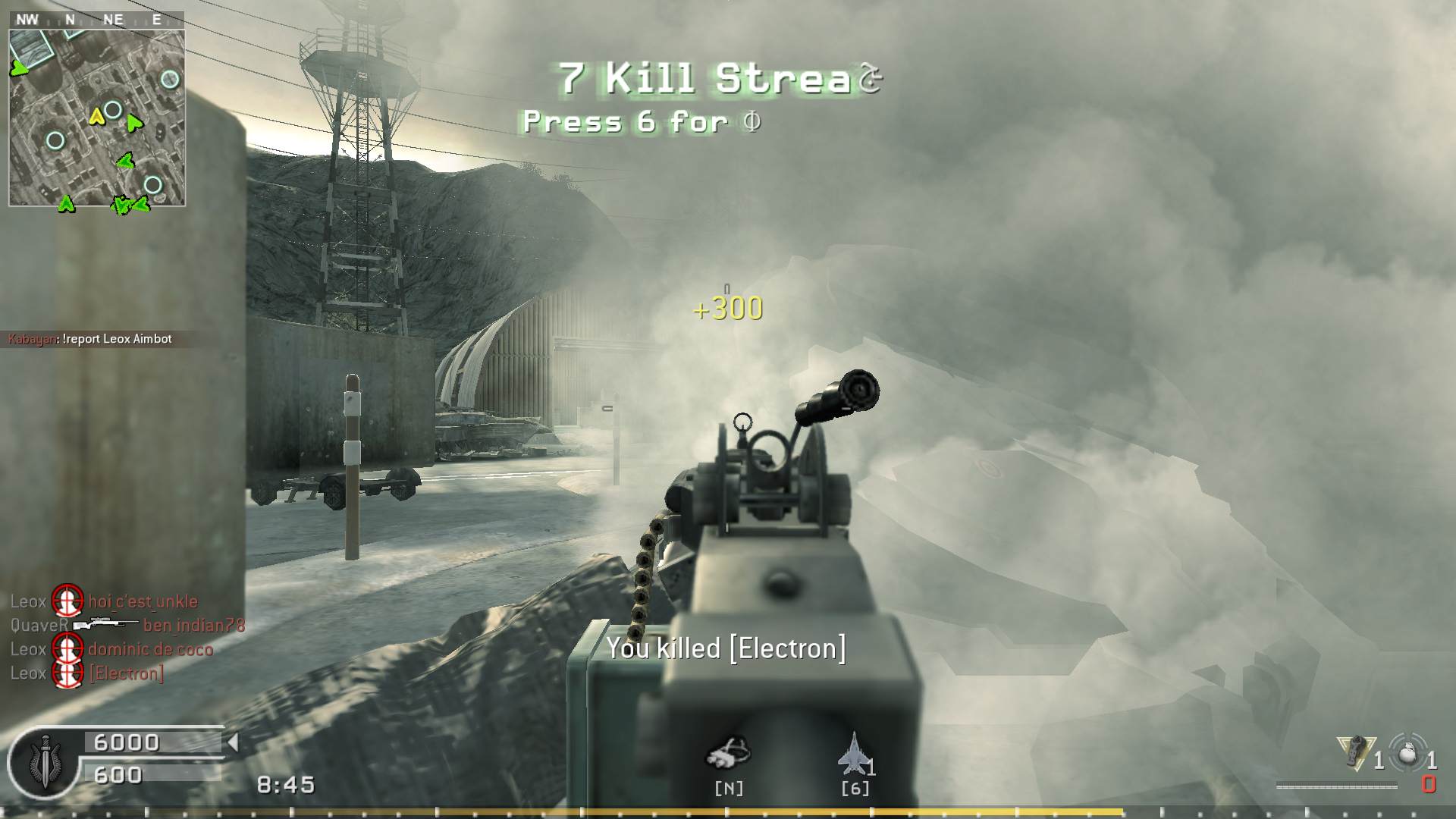Select the kill feed row for hoi c'est unkle
This screenshot has width=1456, height=819.
coord(104,601)
